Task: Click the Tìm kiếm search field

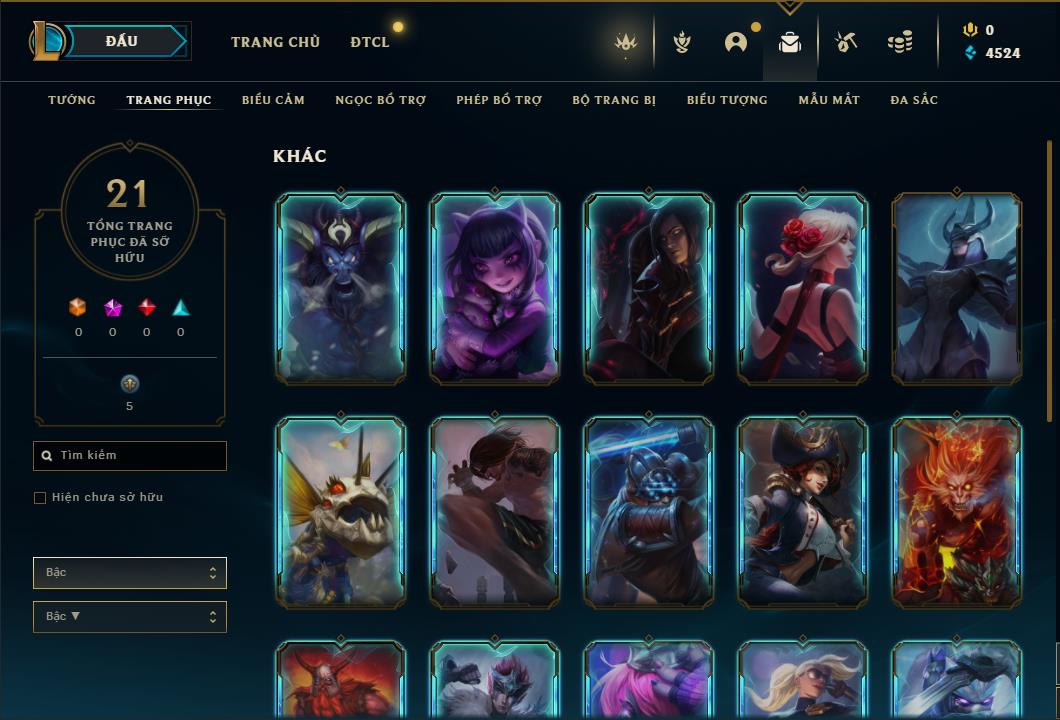Action: [x=130, y=456]
